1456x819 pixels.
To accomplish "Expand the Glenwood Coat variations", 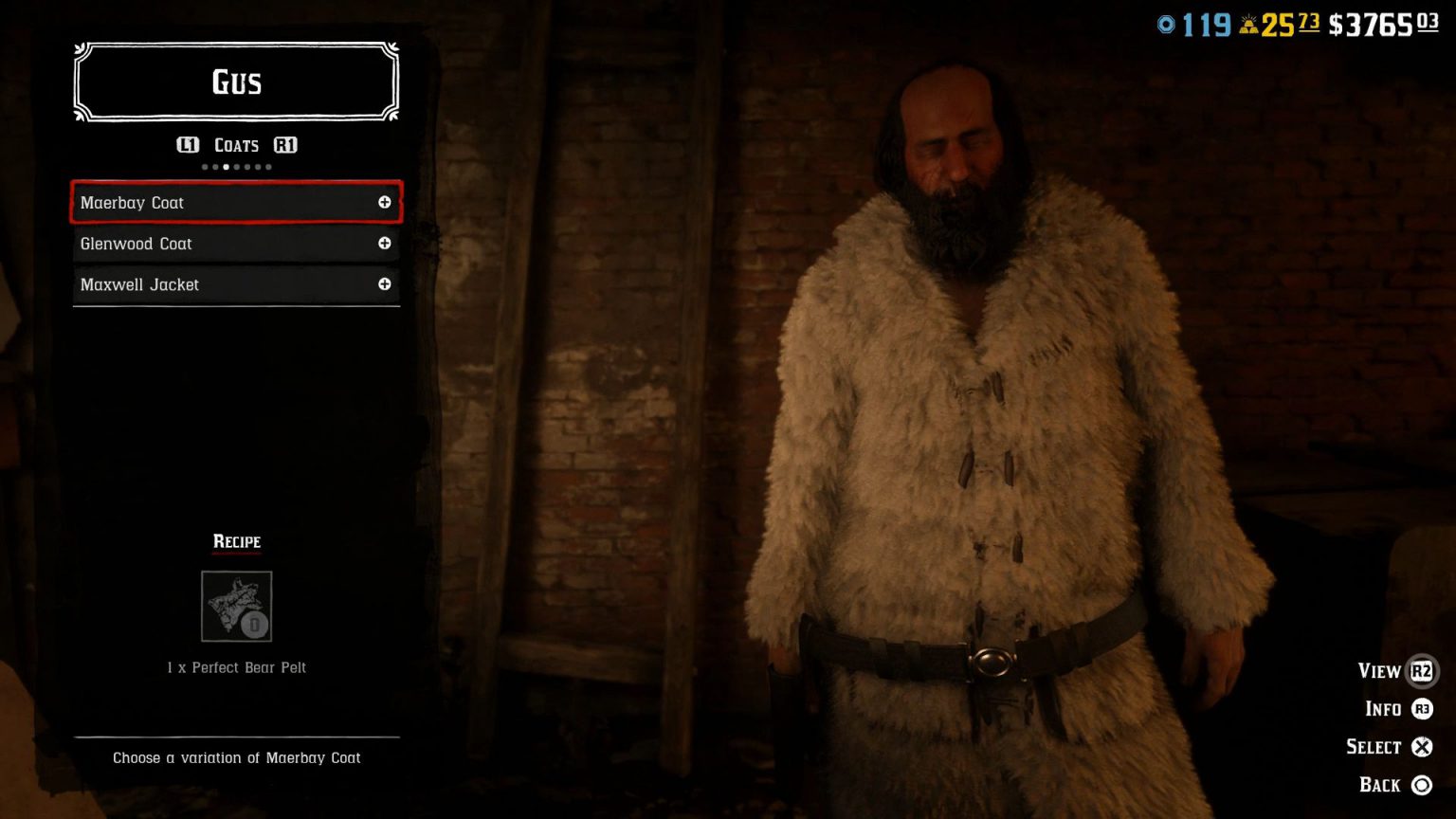I will [385, 244].
